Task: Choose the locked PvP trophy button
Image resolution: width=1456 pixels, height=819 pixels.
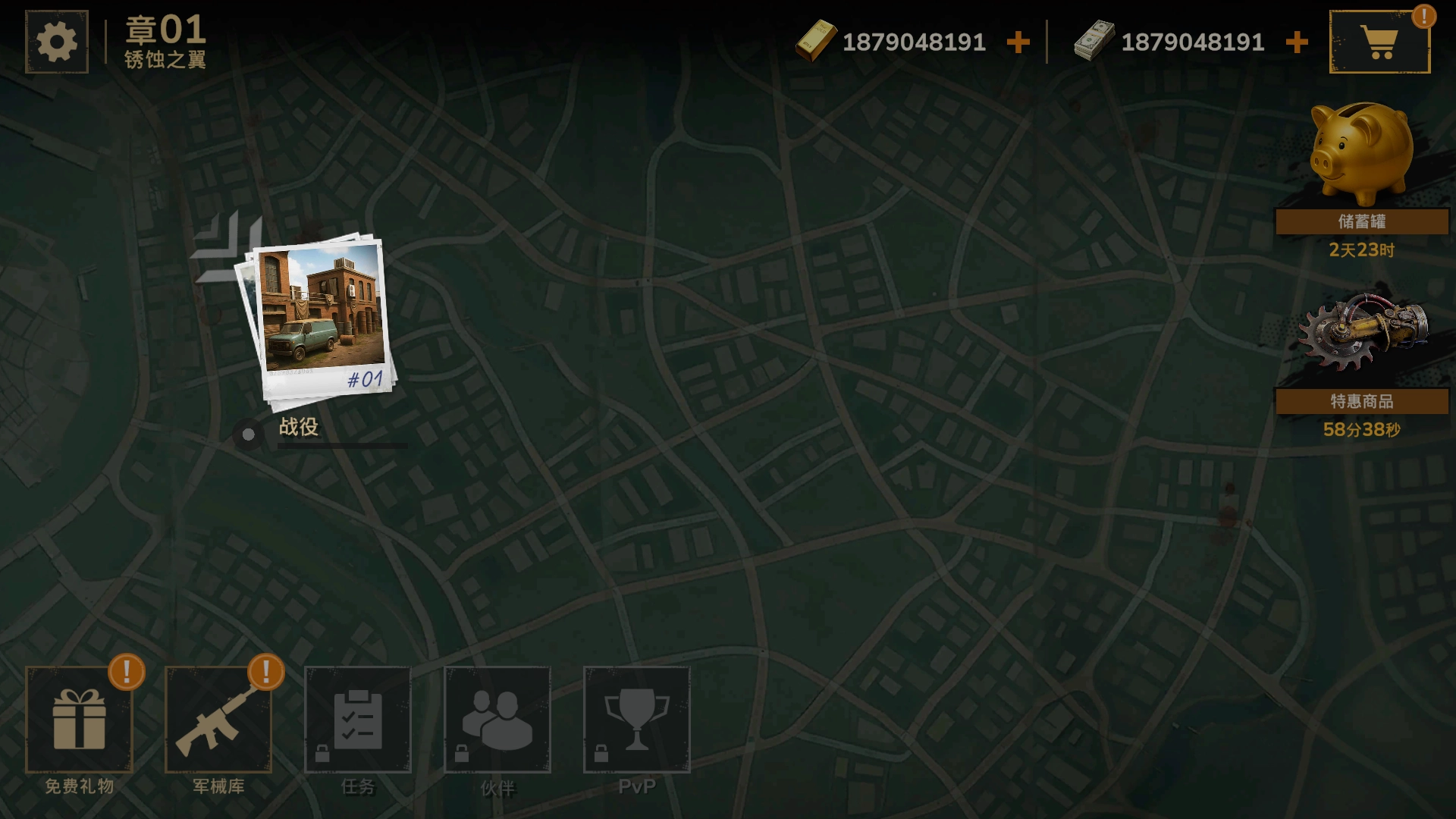Action: pos(637,720)
